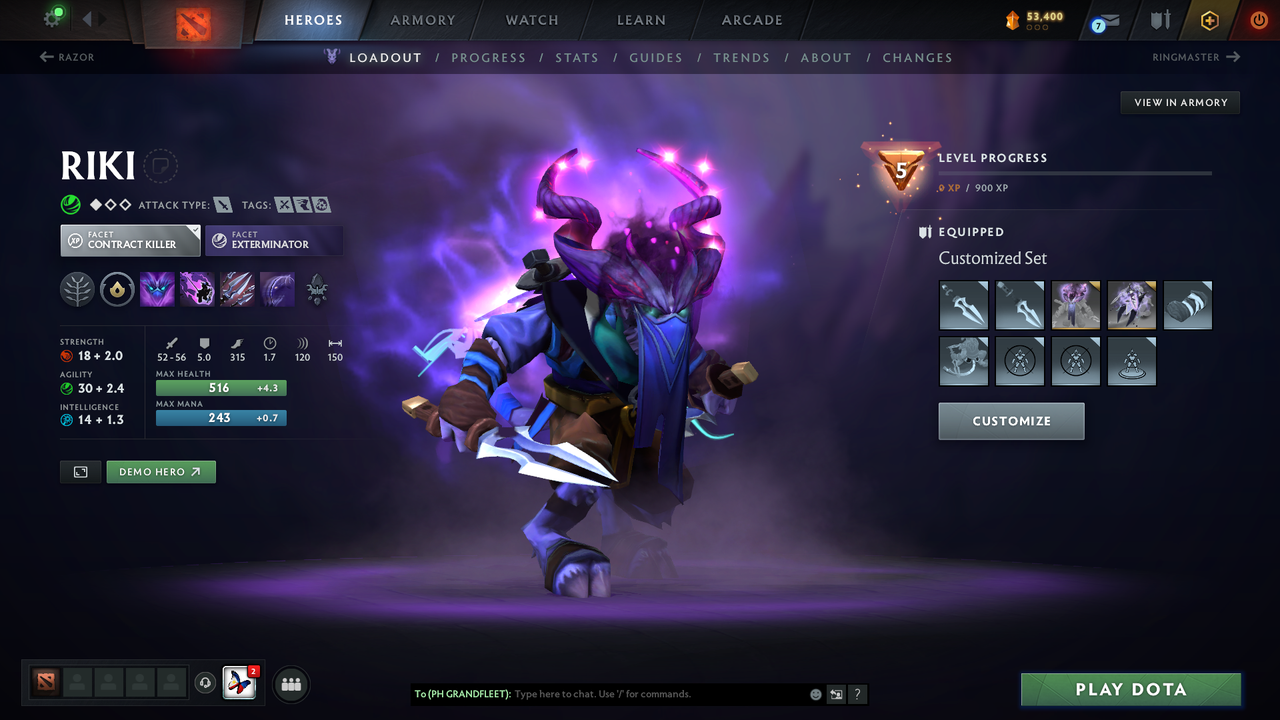Viewport: 1280px width, 720px height.
Task: Toggle the hero portrait view icon
Action: [80, 471]
